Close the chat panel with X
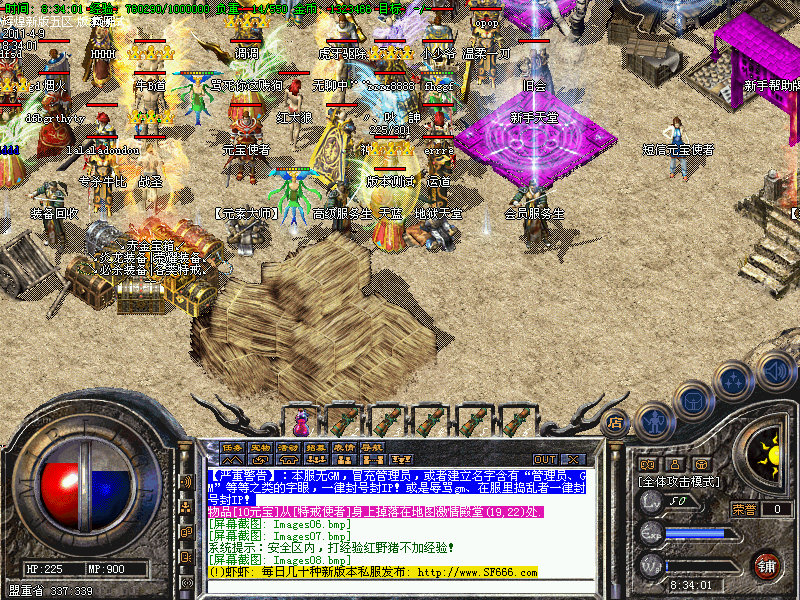Viewport: 800px width, 600px height. coord(572,459)
